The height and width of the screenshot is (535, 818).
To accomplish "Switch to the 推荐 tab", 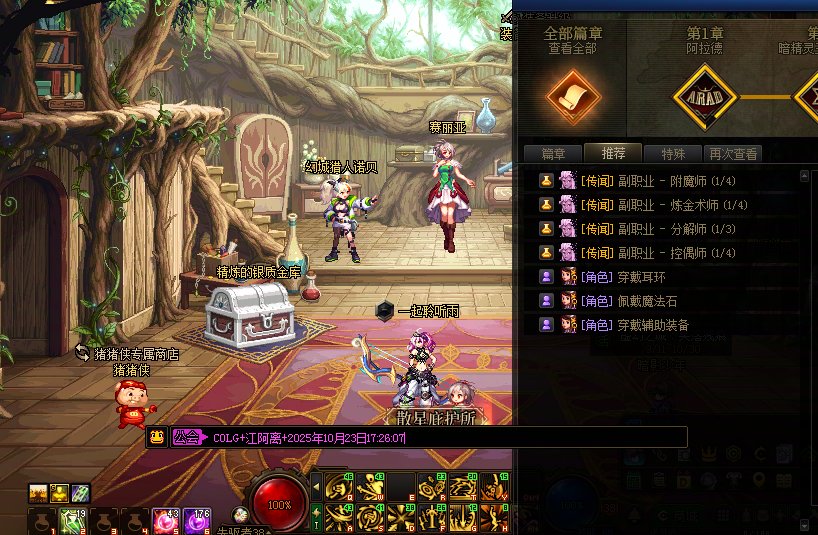I will [613, 153].
